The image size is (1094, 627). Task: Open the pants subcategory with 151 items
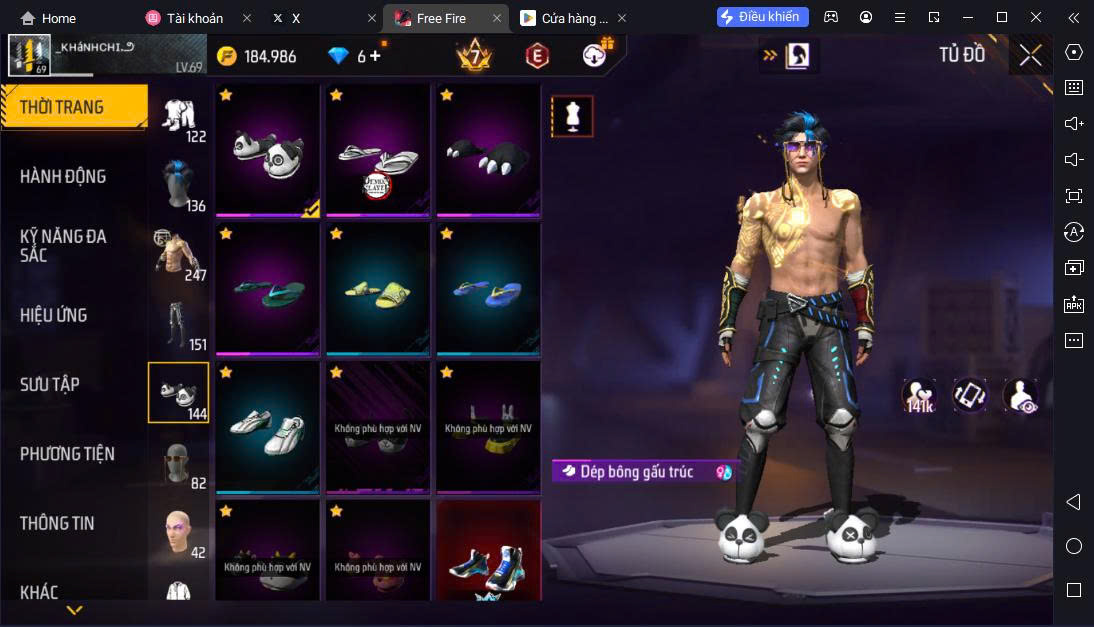click(178, 323)
